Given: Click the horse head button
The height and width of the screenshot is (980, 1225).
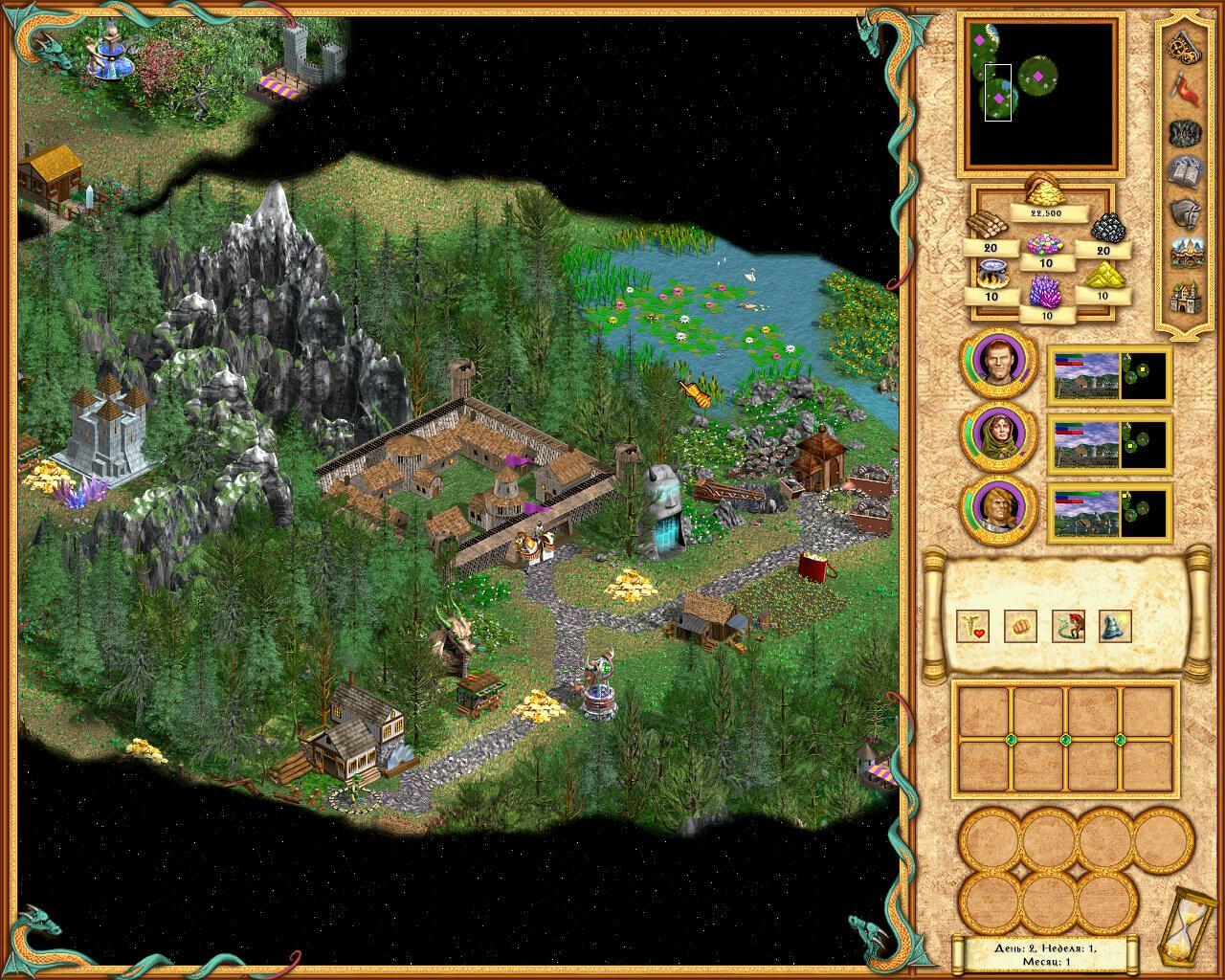Looking at the screenshot, I should (x=1187, y=214).
